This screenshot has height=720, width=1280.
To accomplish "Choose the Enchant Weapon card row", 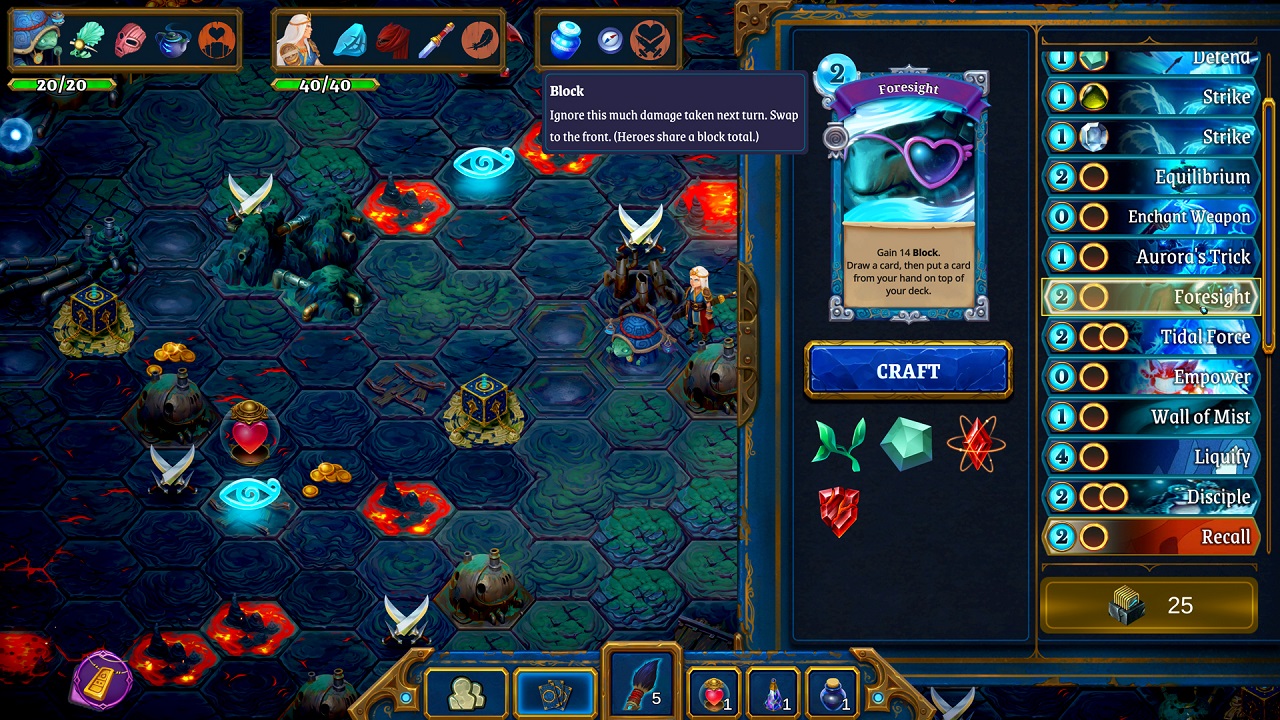I will coord(1150,217).
